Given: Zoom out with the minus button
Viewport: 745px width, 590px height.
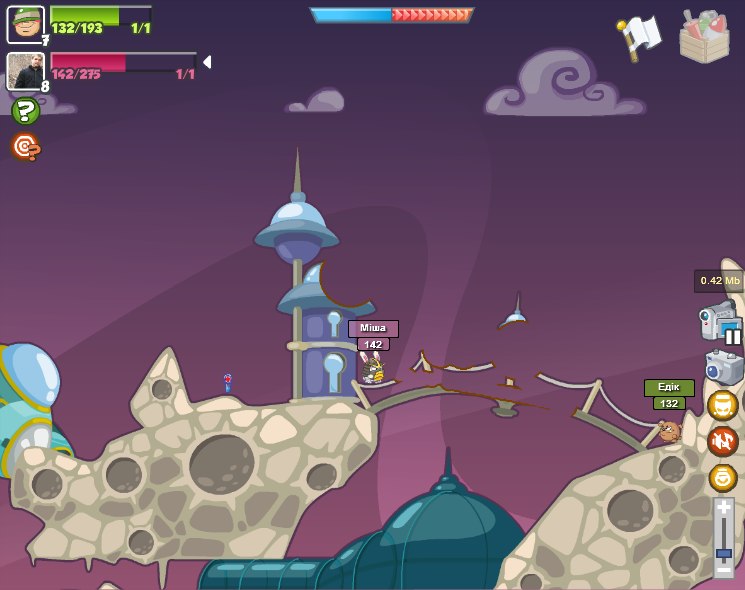Looking at the screenshot, I should tap(724, 569).
